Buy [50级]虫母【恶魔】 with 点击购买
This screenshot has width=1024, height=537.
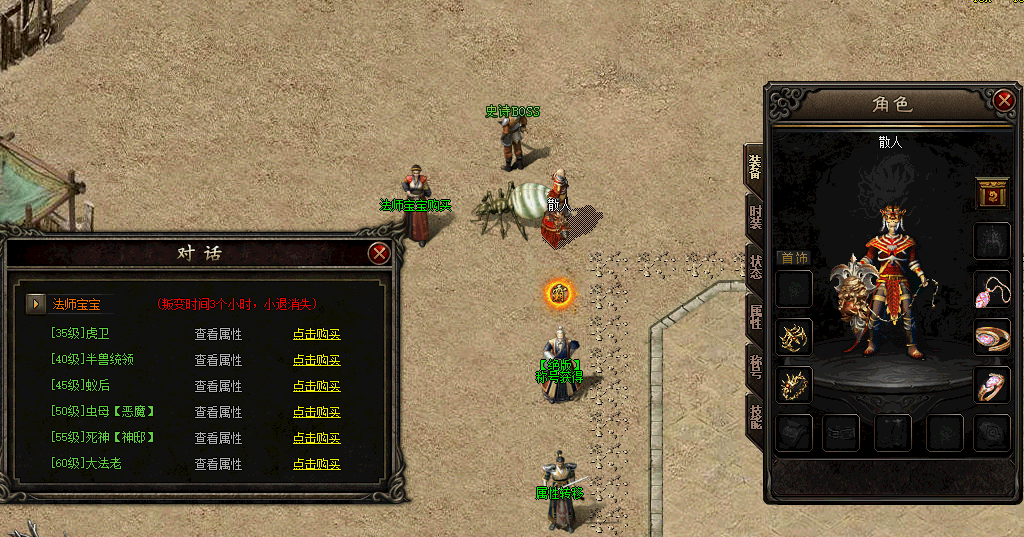coord(316,412)
